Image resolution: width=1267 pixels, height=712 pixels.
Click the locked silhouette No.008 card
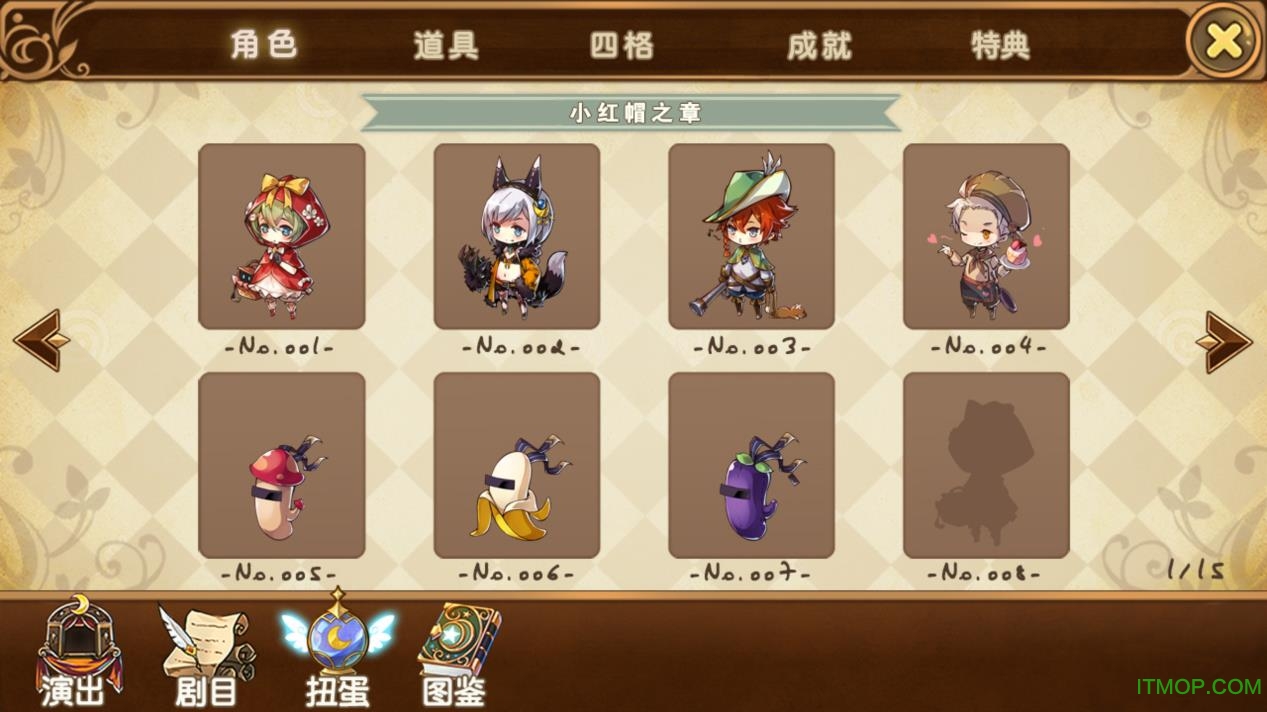(986, 465)
